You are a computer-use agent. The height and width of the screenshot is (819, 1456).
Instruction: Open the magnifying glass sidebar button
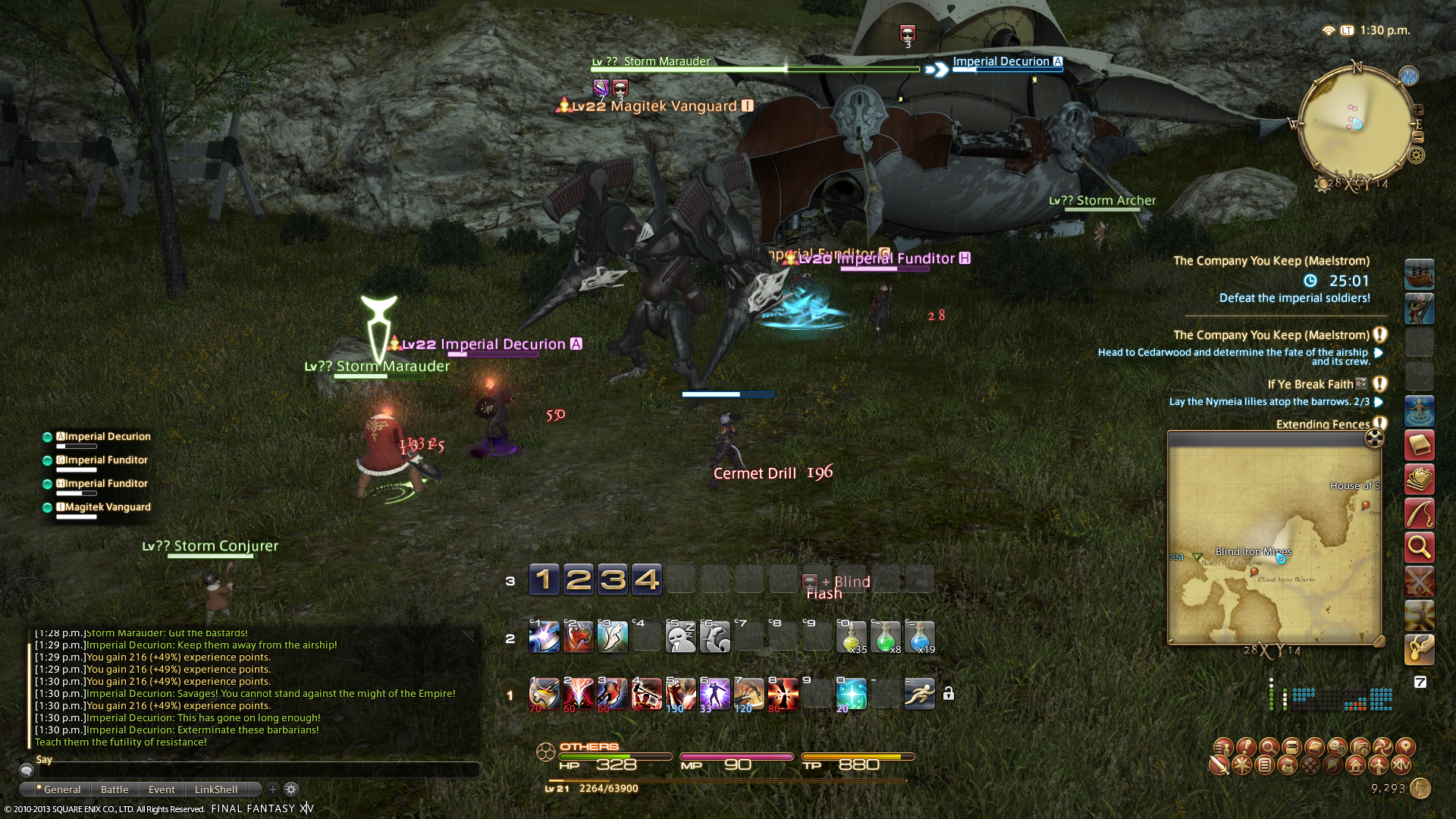(1419, 547)
